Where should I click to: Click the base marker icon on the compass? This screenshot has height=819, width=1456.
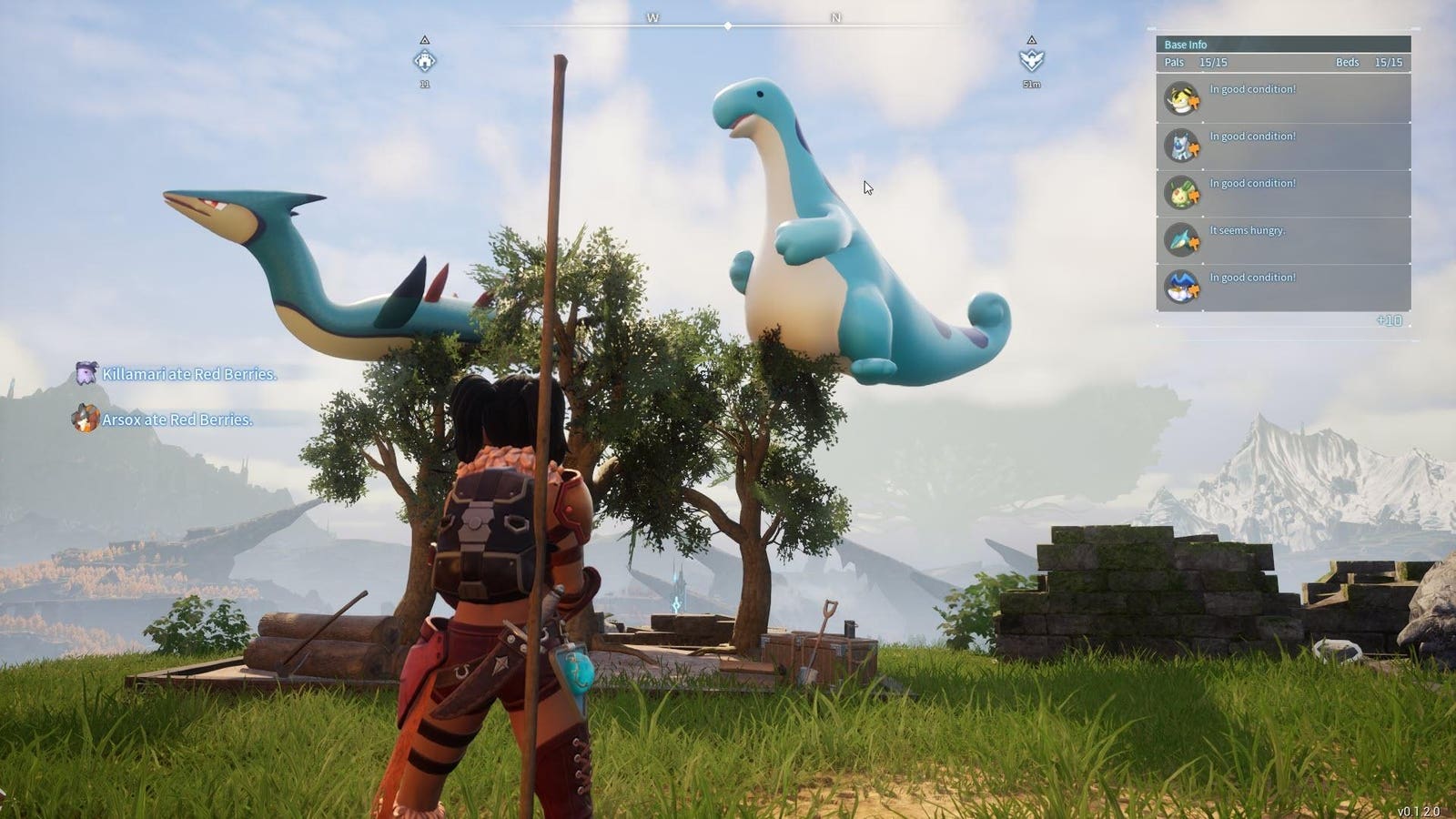[424, 61]
